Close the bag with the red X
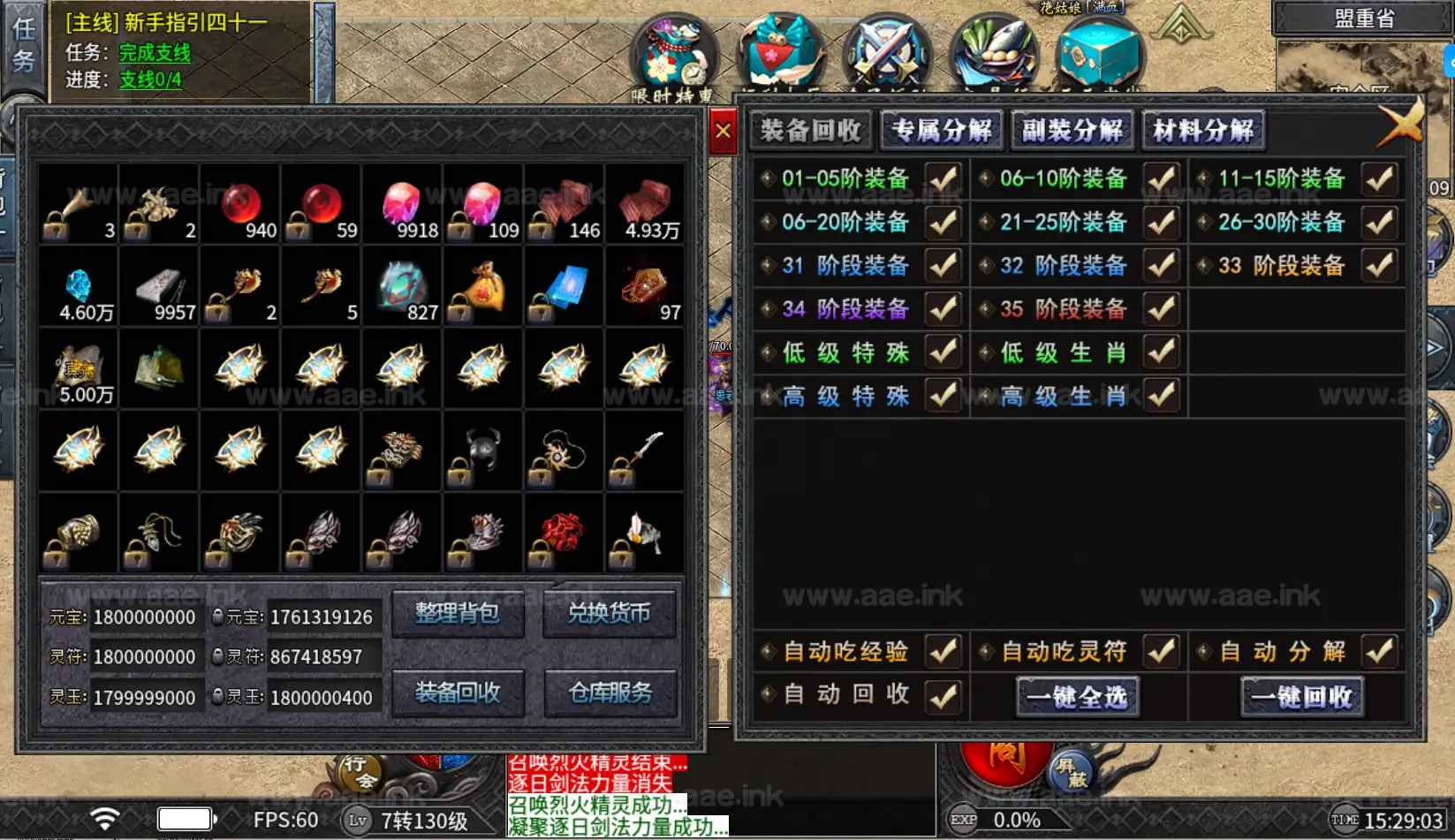The width and height of the screenshot is (1455, 840). tap(723, 132)
